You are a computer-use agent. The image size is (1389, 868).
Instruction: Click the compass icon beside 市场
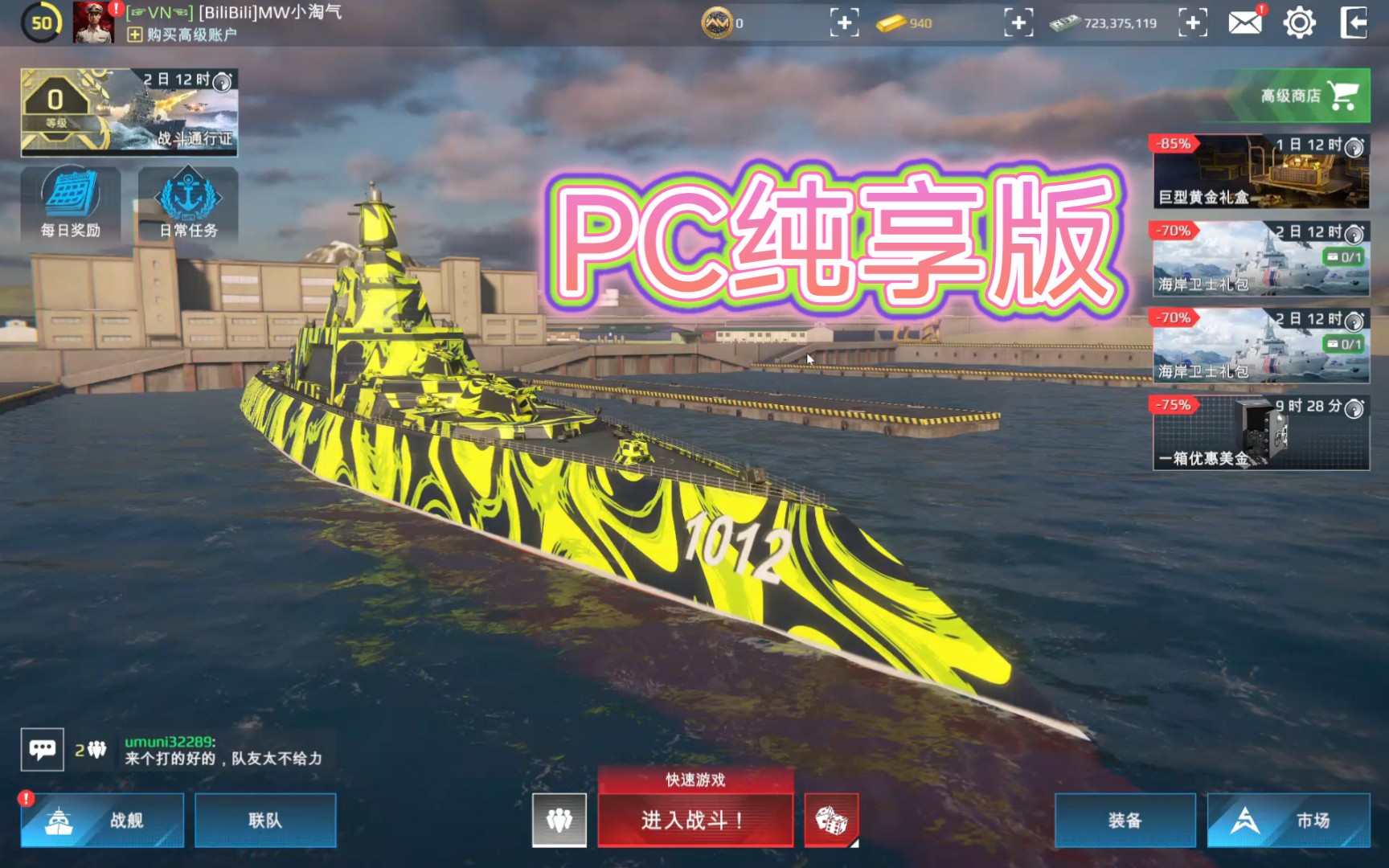point(1245,821)
